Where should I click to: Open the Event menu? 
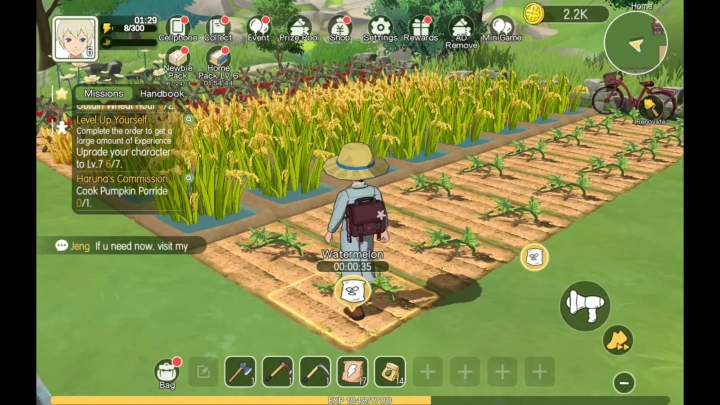(x=258, y=29)
